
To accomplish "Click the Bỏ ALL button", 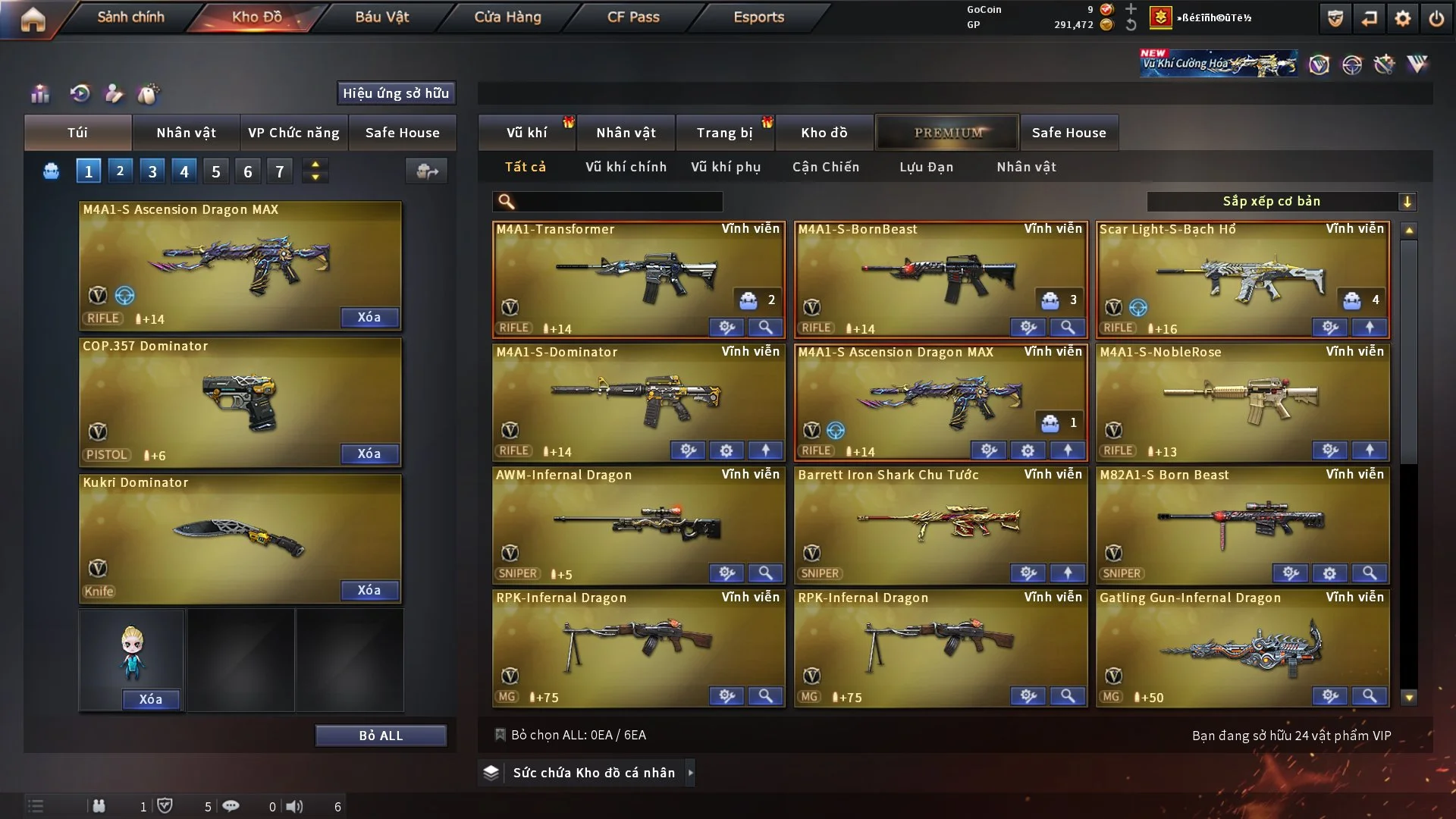I will pos(381,736).
